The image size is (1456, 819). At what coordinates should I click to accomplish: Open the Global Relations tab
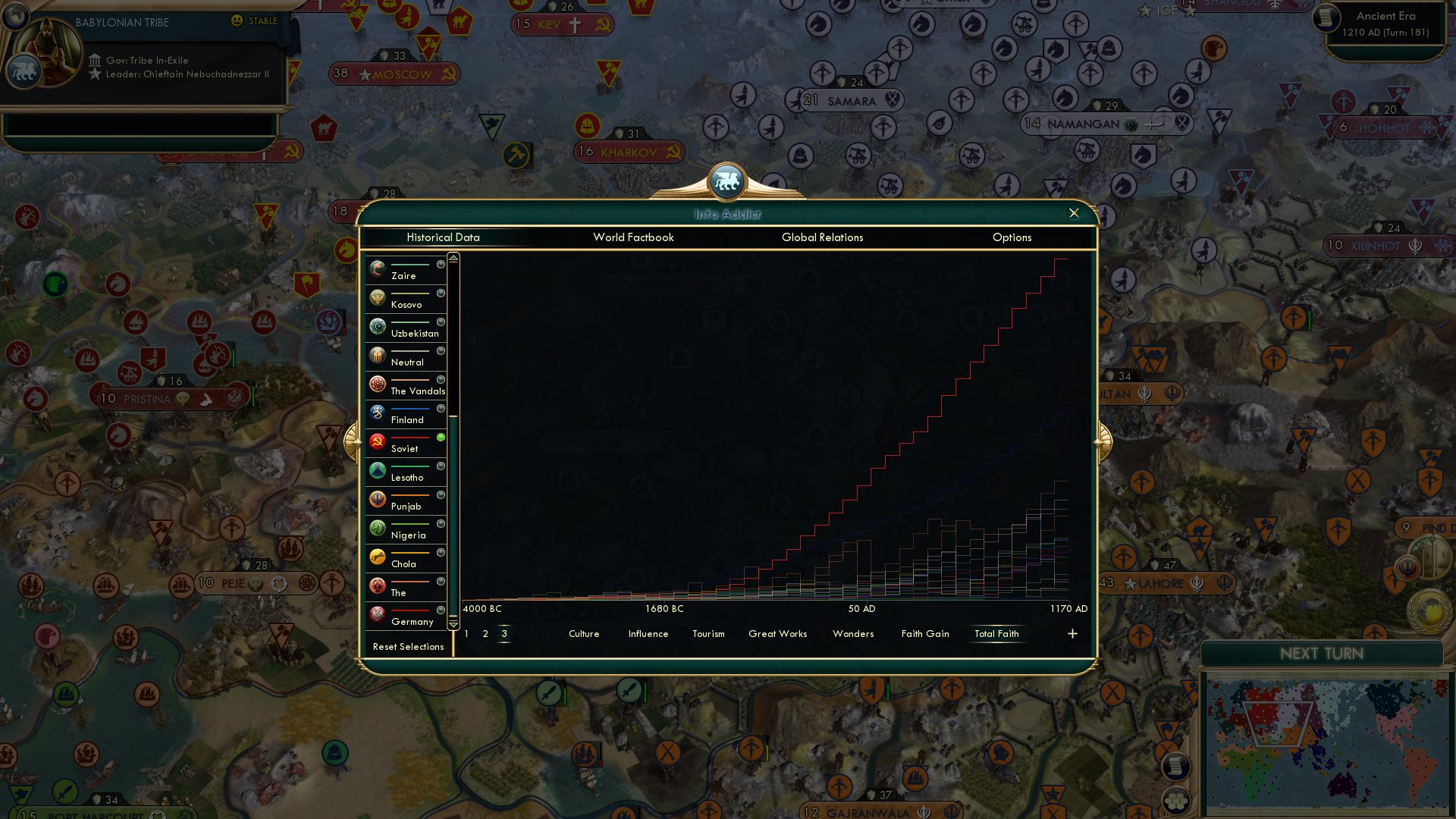click(x=823, y=237)
